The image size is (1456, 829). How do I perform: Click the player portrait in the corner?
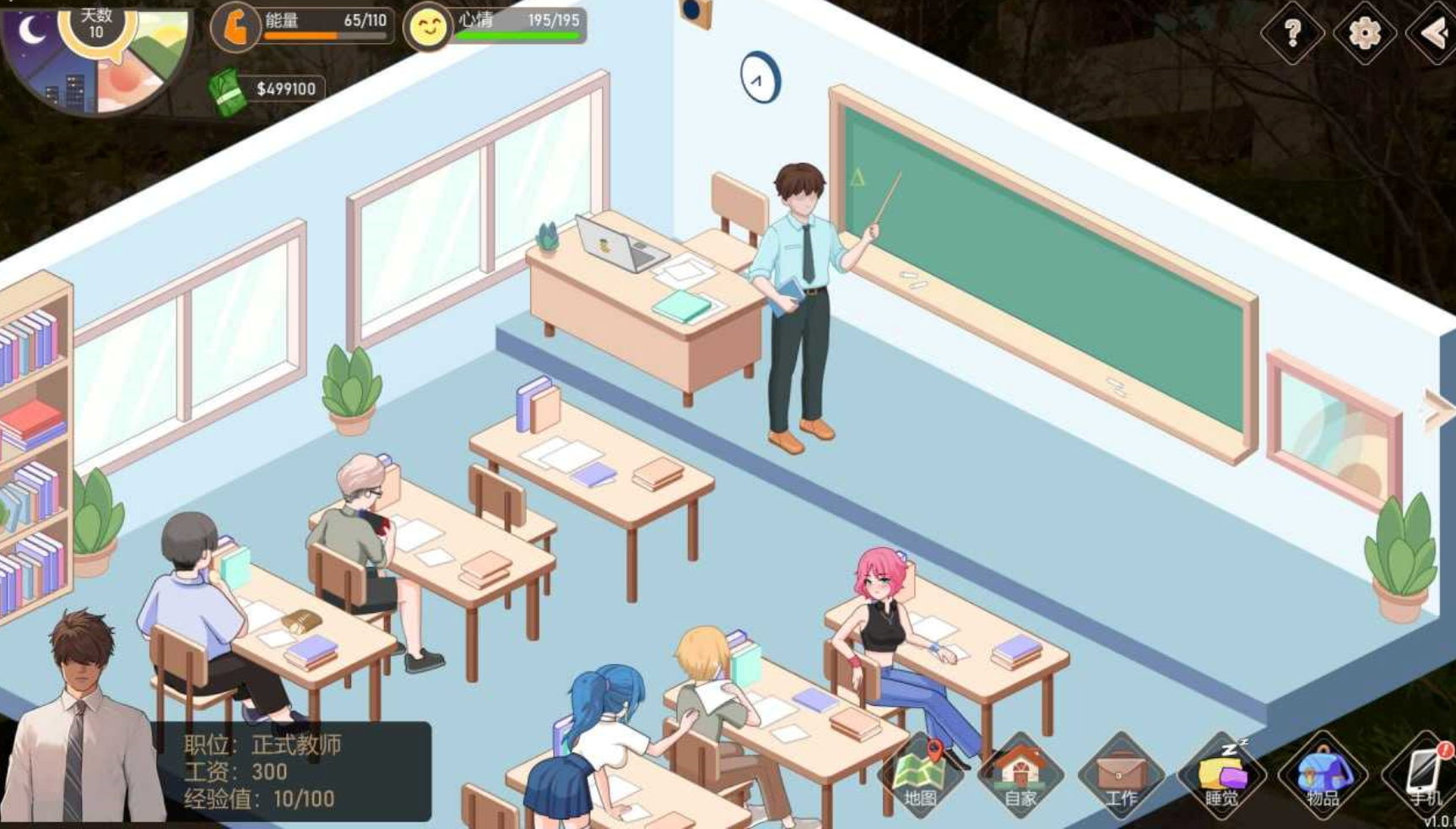pyautogui.click(x=80, y=726)
